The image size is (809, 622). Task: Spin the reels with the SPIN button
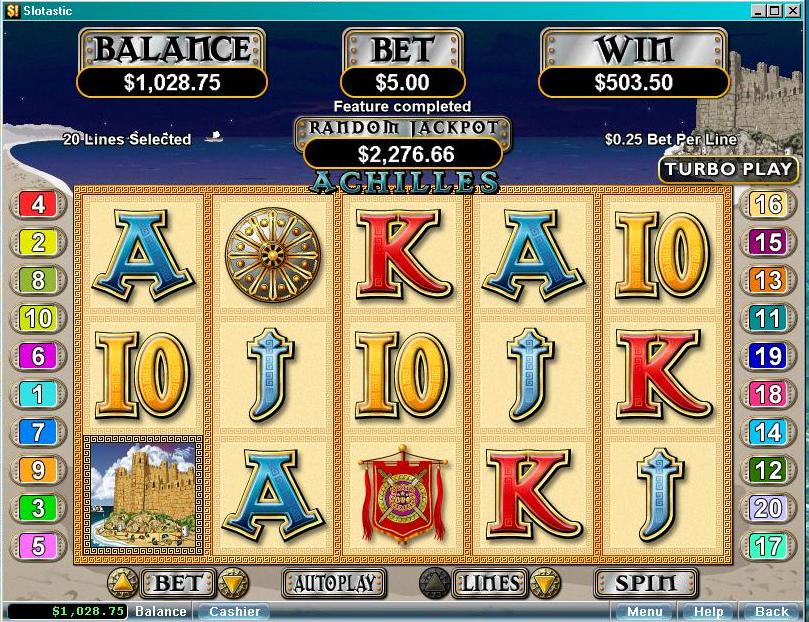pyautogui.click(x=646, y=582)
